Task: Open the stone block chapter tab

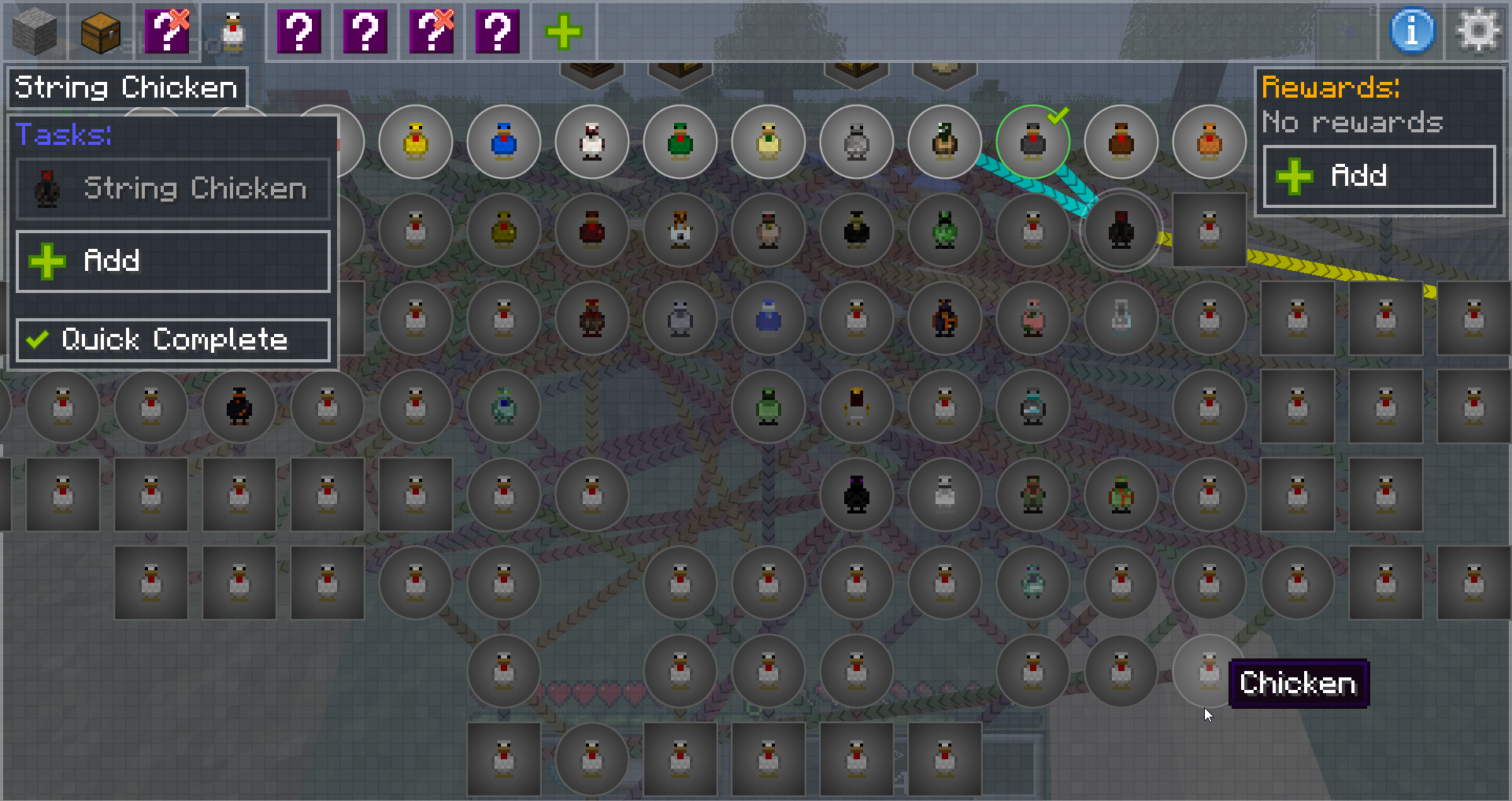Action: [x=35, y=32]
